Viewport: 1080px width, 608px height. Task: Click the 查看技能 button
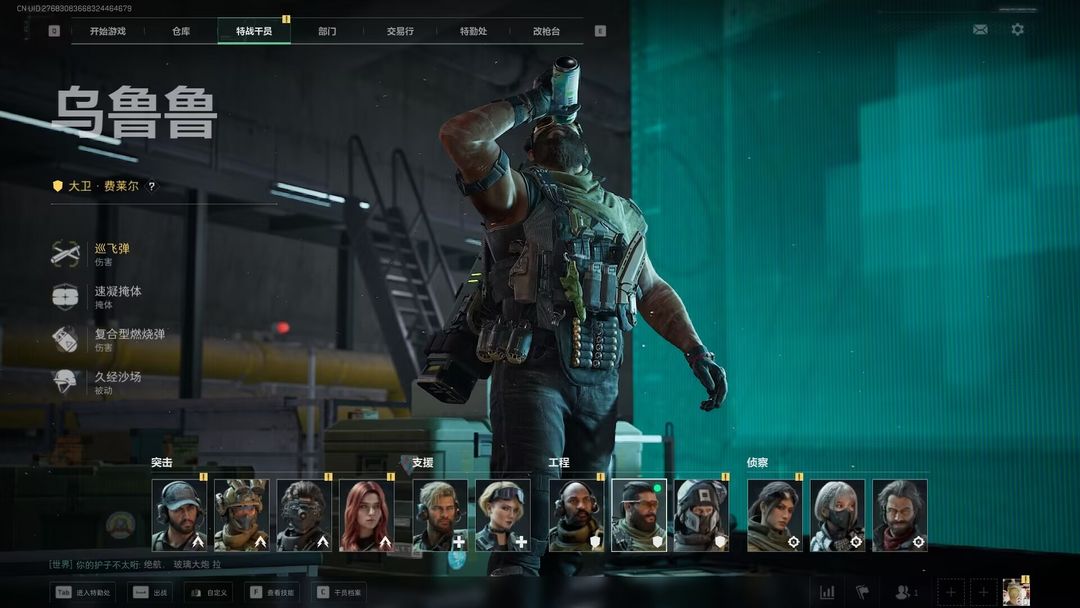tap(270, 592)
